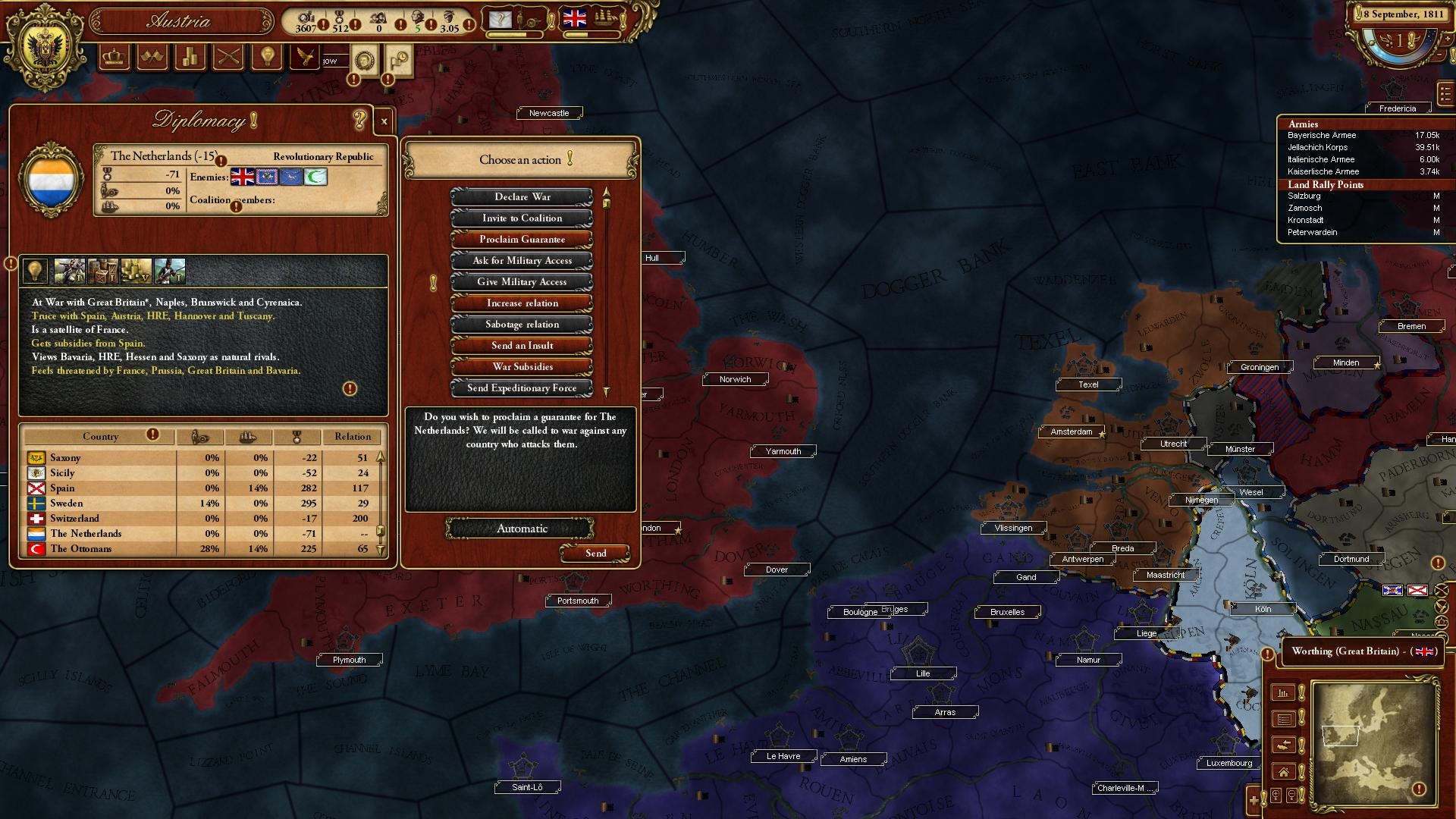This screenshot has height=819, width=1456.
Task: Select War Subsidies action
Action: pyautogui.click(x=522, y=367)
